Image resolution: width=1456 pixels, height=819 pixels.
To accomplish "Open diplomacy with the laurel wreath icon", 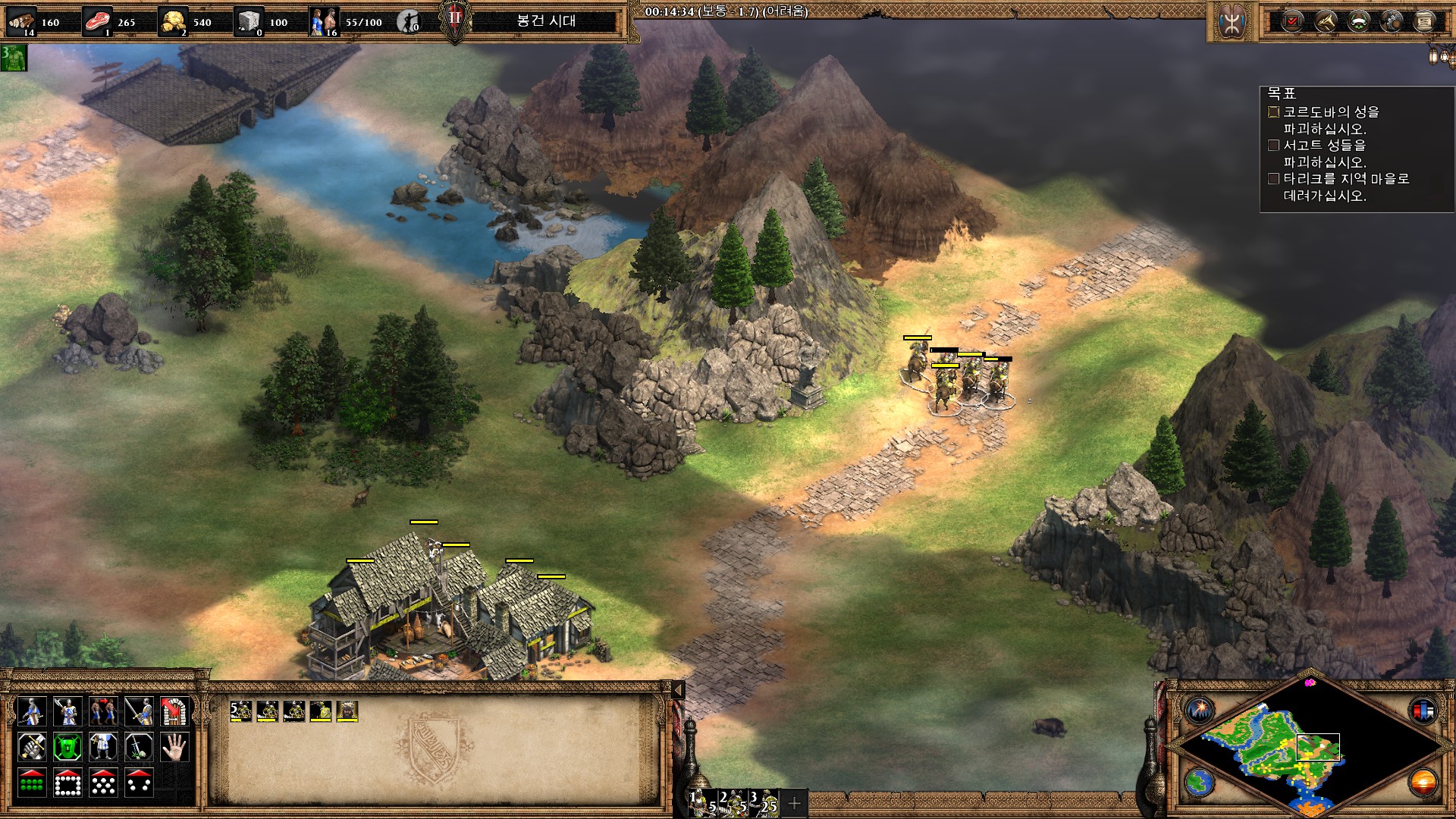I will click(x=1358, y=21).
